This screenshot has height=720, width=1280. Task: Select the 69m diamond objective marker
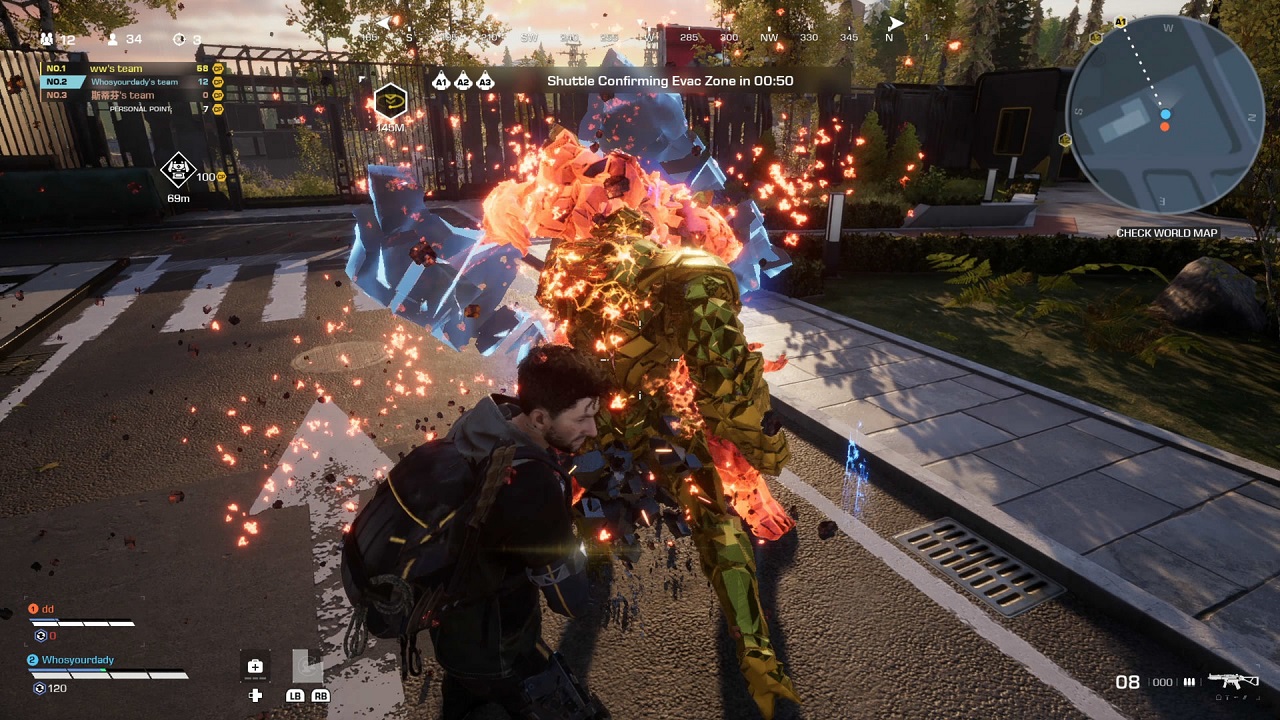(x=178, y=170)
